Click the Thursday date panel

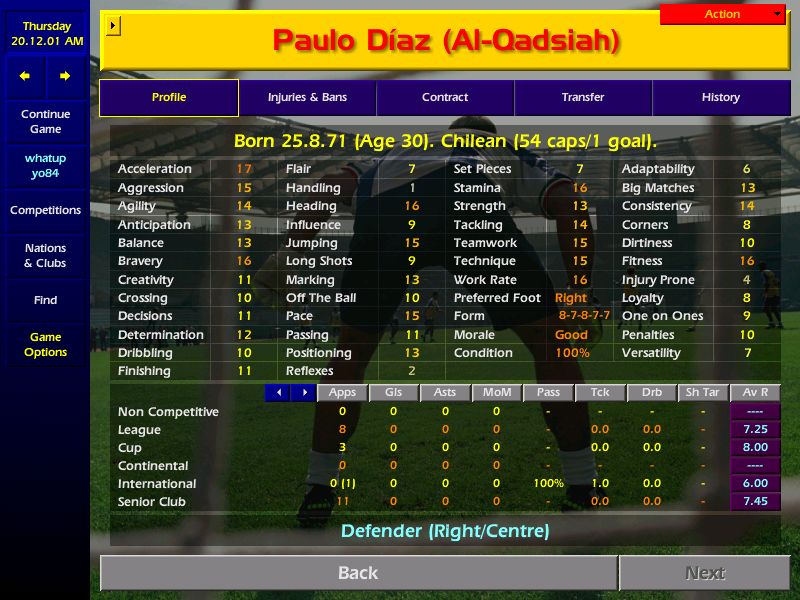[x=45, y=33]
